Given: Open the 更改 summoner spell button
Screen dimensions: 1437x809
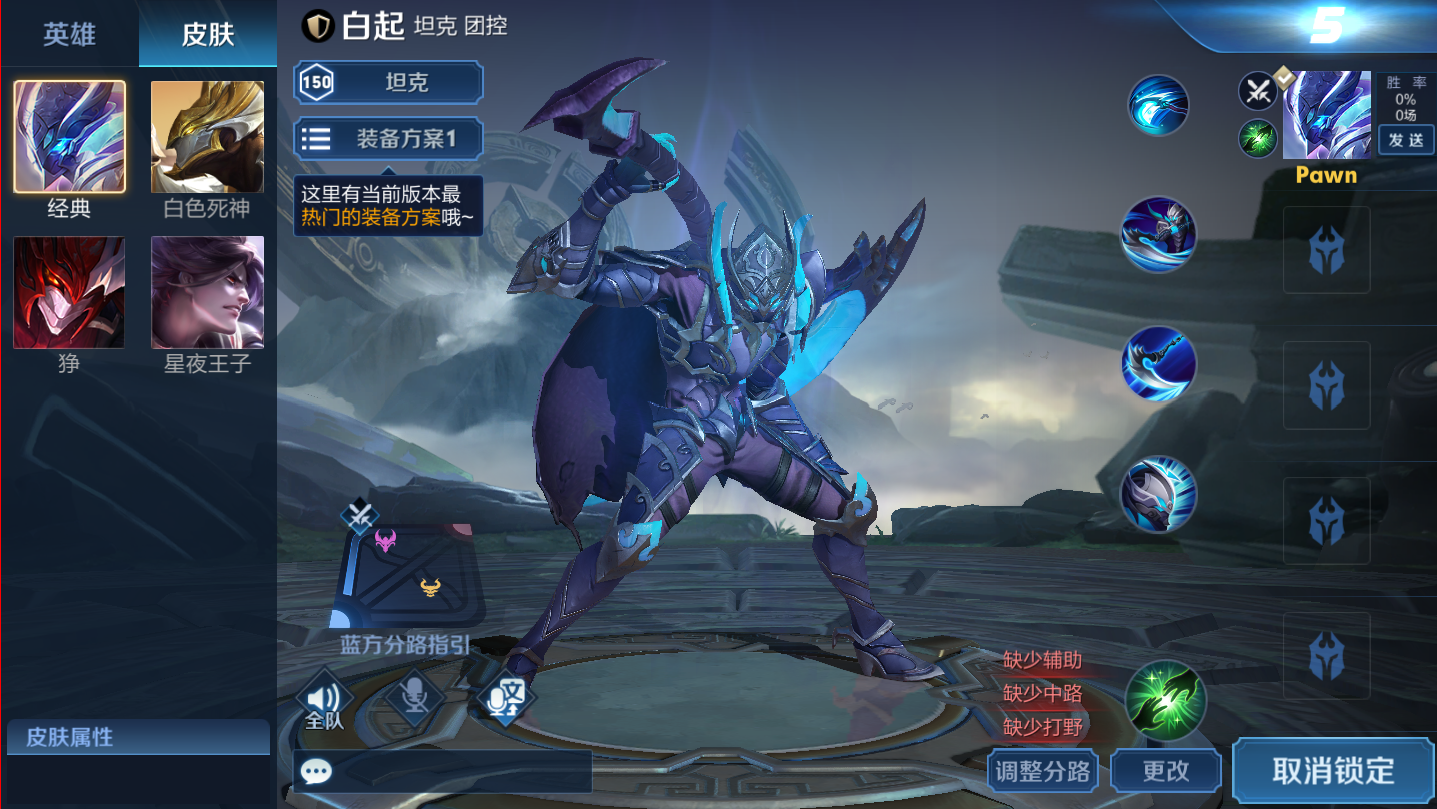Looking at the screenshot, I should 1166,771.
